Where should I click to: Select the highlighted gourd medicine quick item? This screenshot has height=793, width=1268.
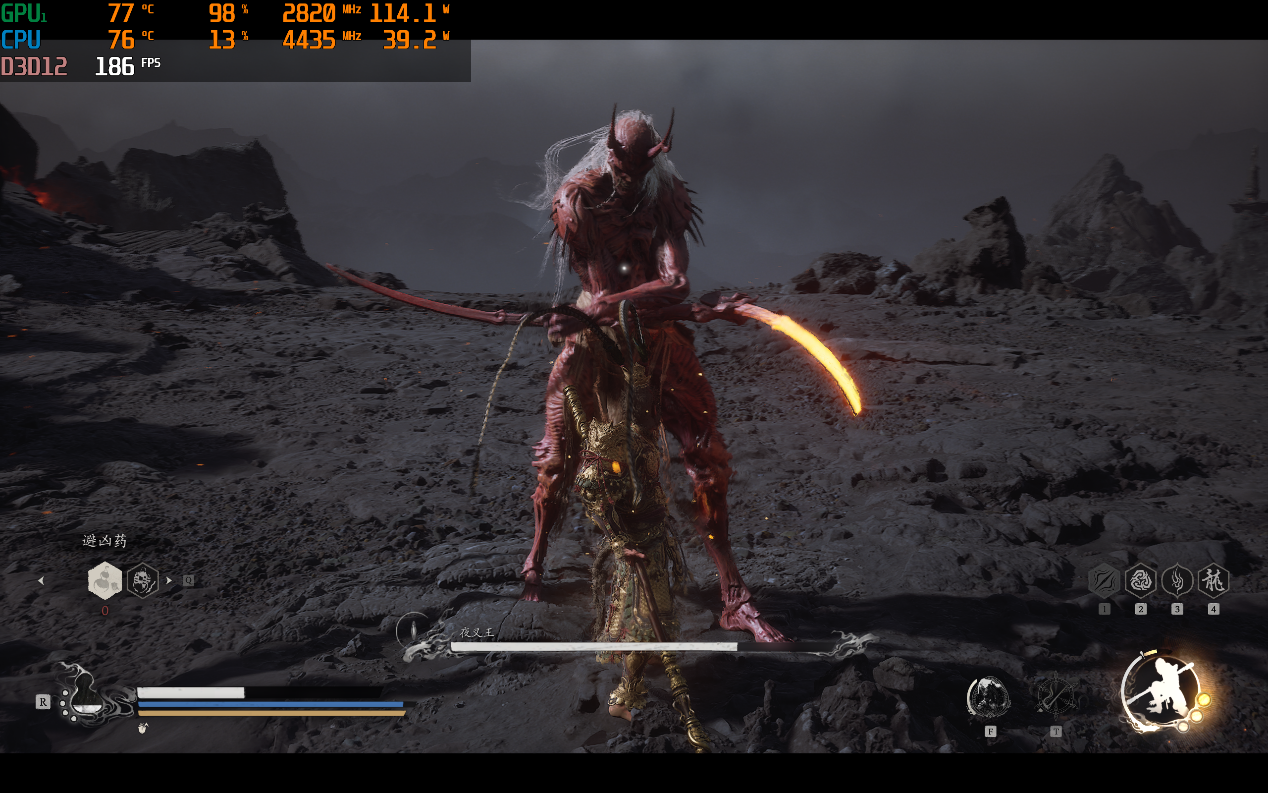[105, 580]
